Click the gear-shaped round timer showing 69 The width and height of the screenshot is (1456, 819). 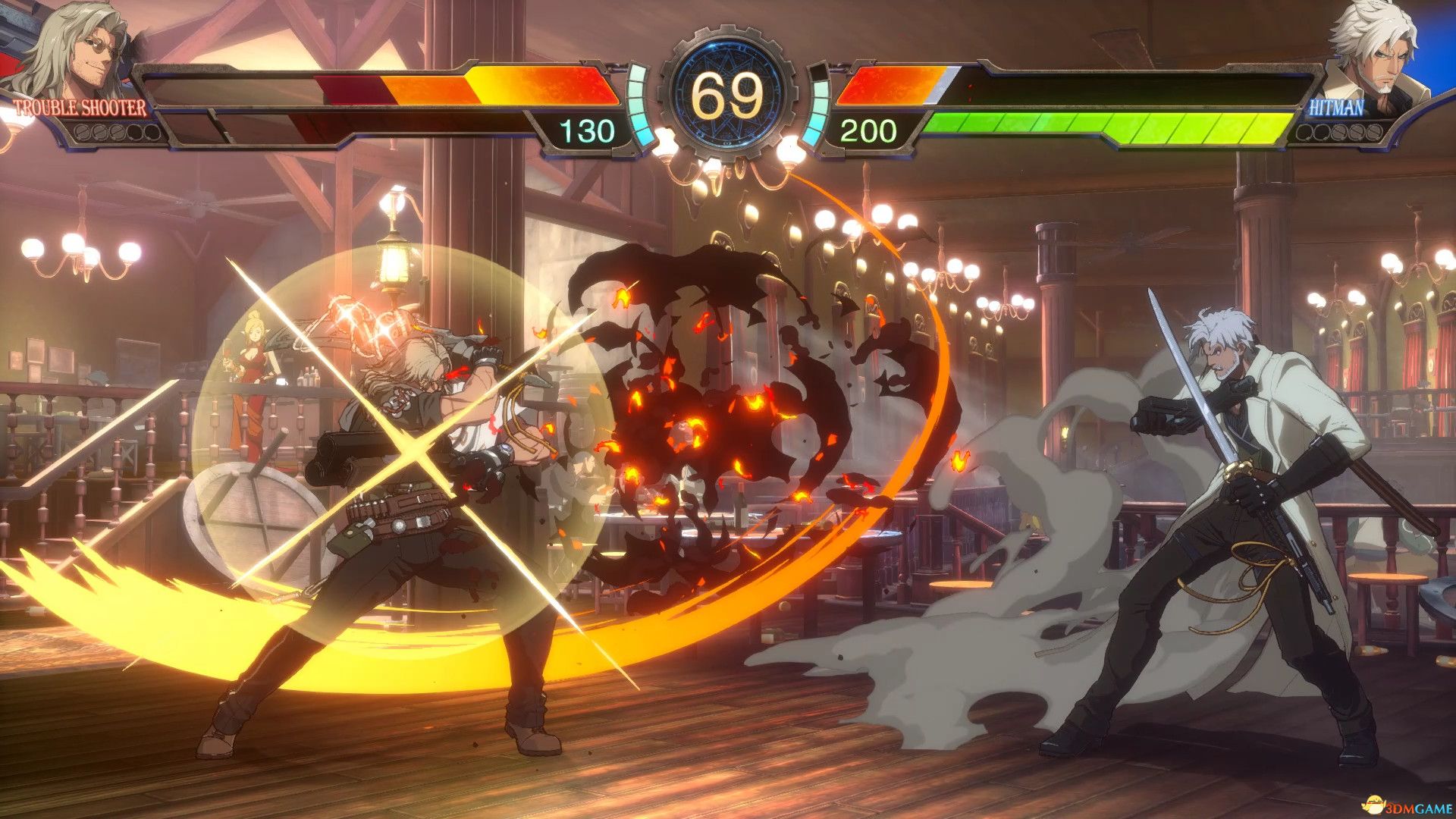coord(730,91)
